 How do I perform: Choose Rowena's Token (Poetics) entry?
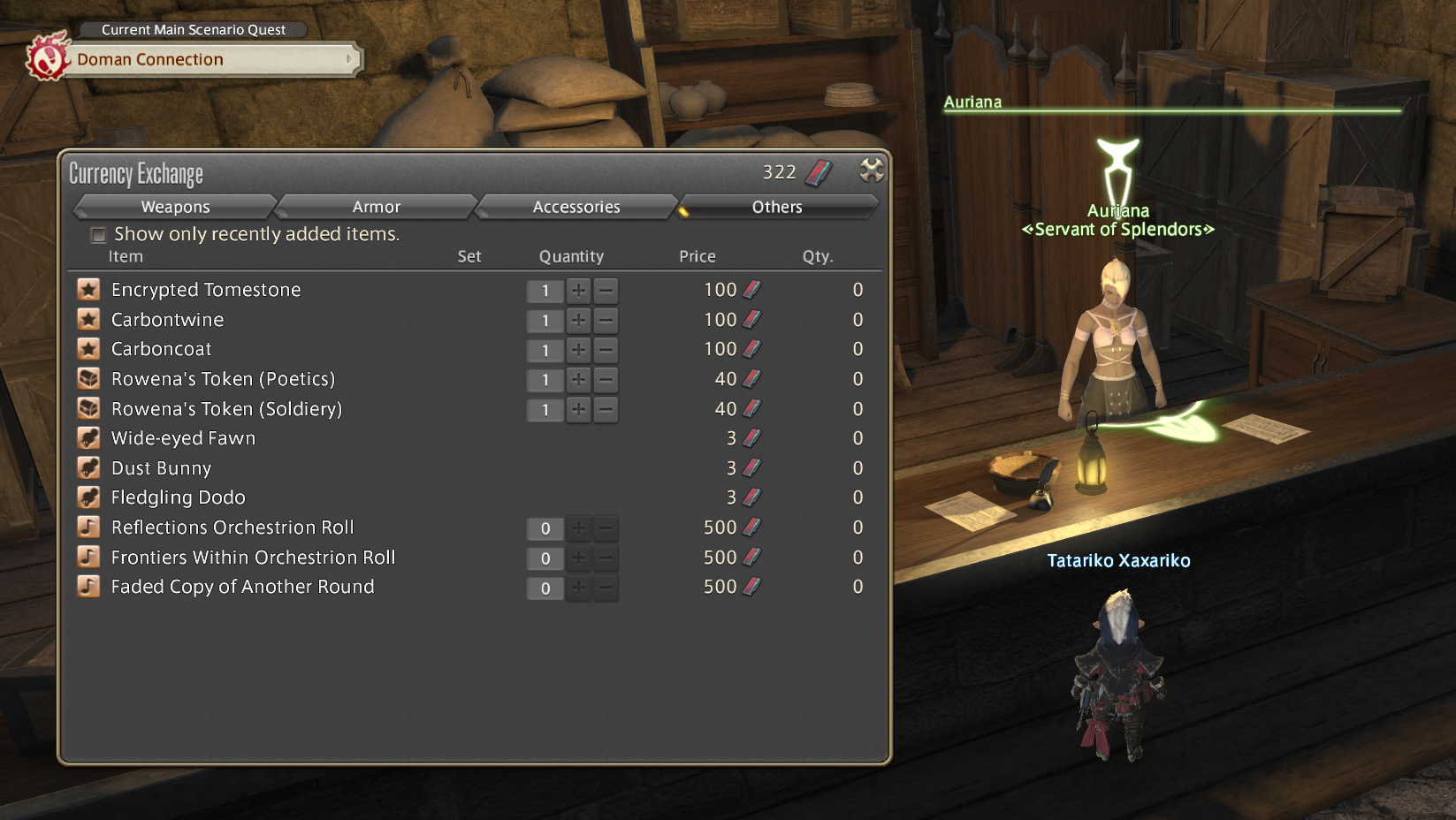(223, 379)
